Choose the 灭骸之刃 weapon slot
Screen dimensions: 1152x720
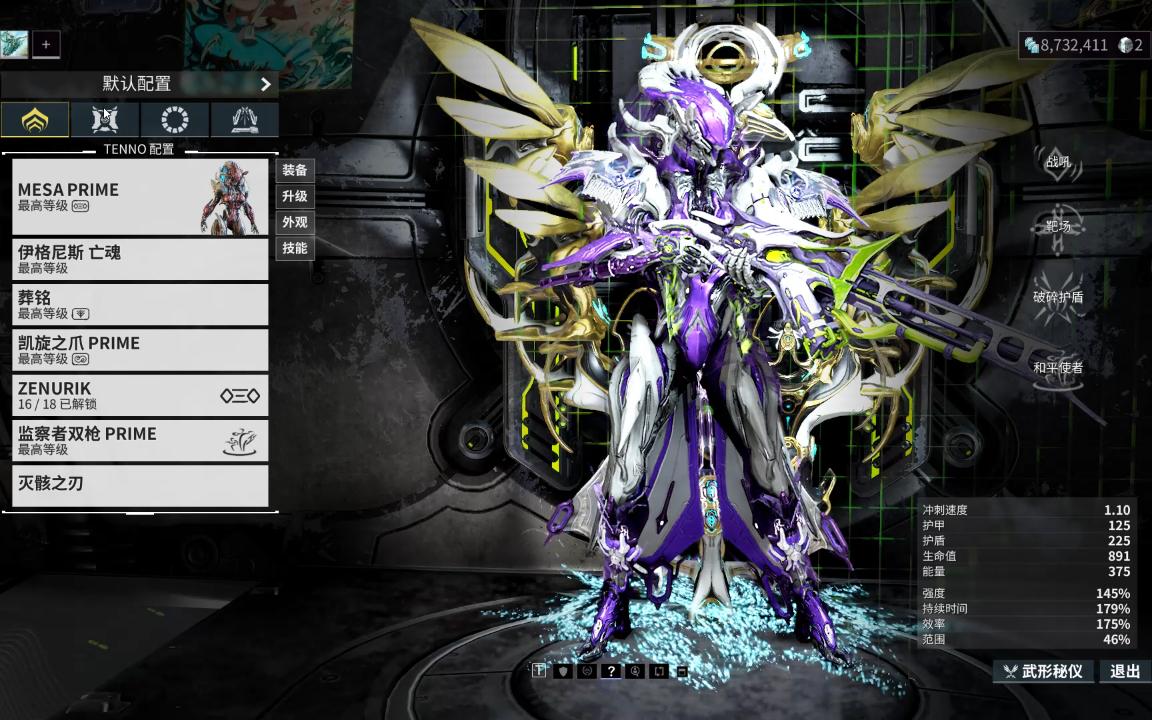140,485
